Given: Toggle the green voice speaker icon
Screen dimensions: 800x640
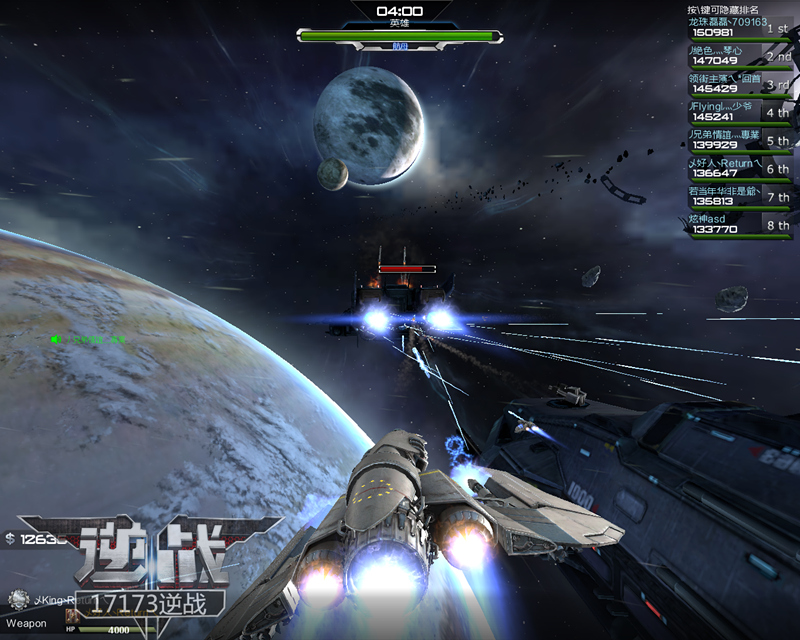Looking at the screenshot, I should (x=57, y=339).
